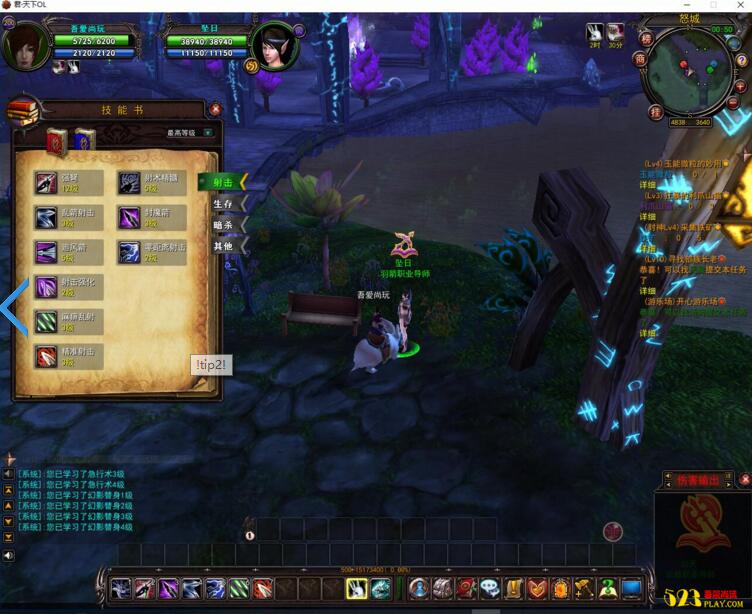This screenshot has height=614, width=752.
Task: Click the 商 button beside minimap
Action: coord(641,59)
